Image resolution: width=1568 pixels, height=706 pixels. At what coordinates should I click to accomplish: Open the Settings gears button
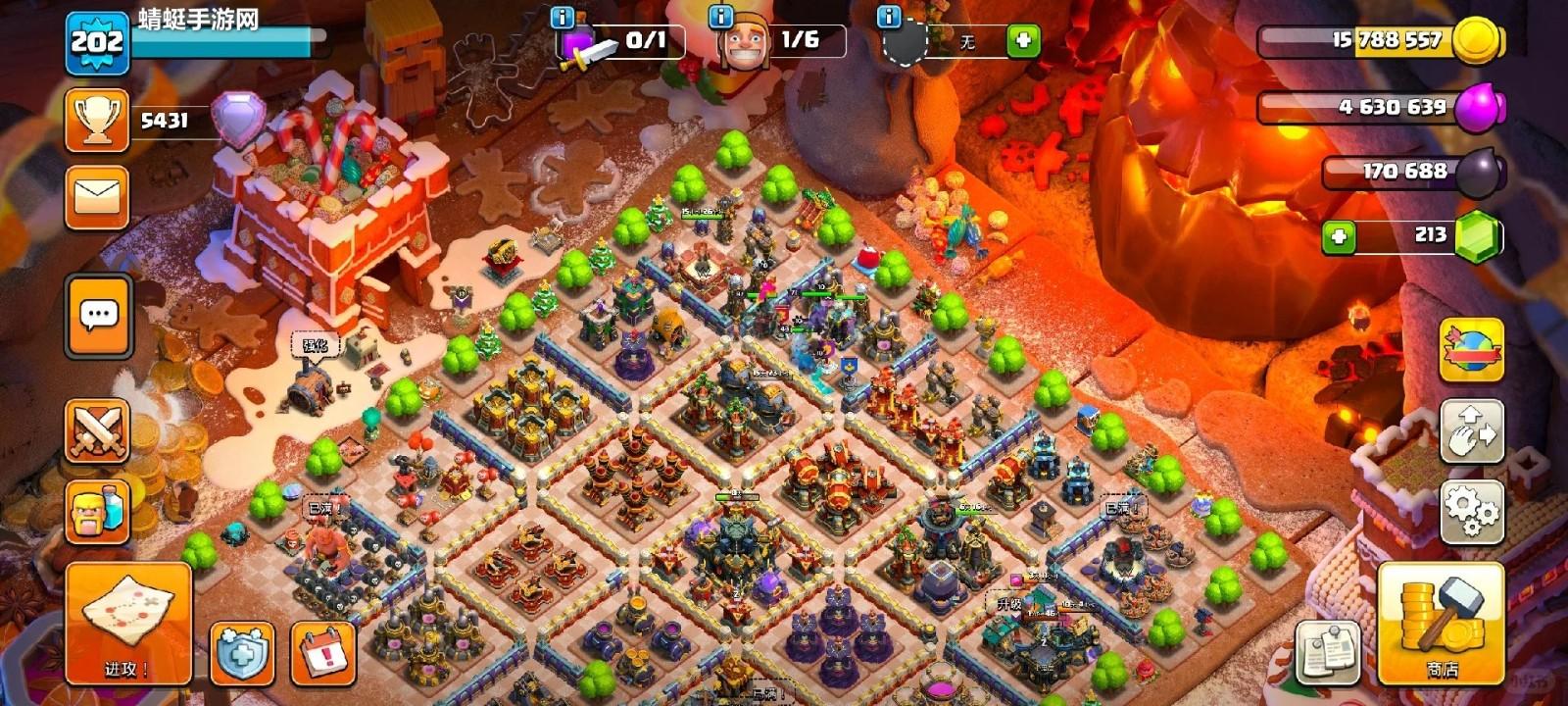coord(1471,511)
